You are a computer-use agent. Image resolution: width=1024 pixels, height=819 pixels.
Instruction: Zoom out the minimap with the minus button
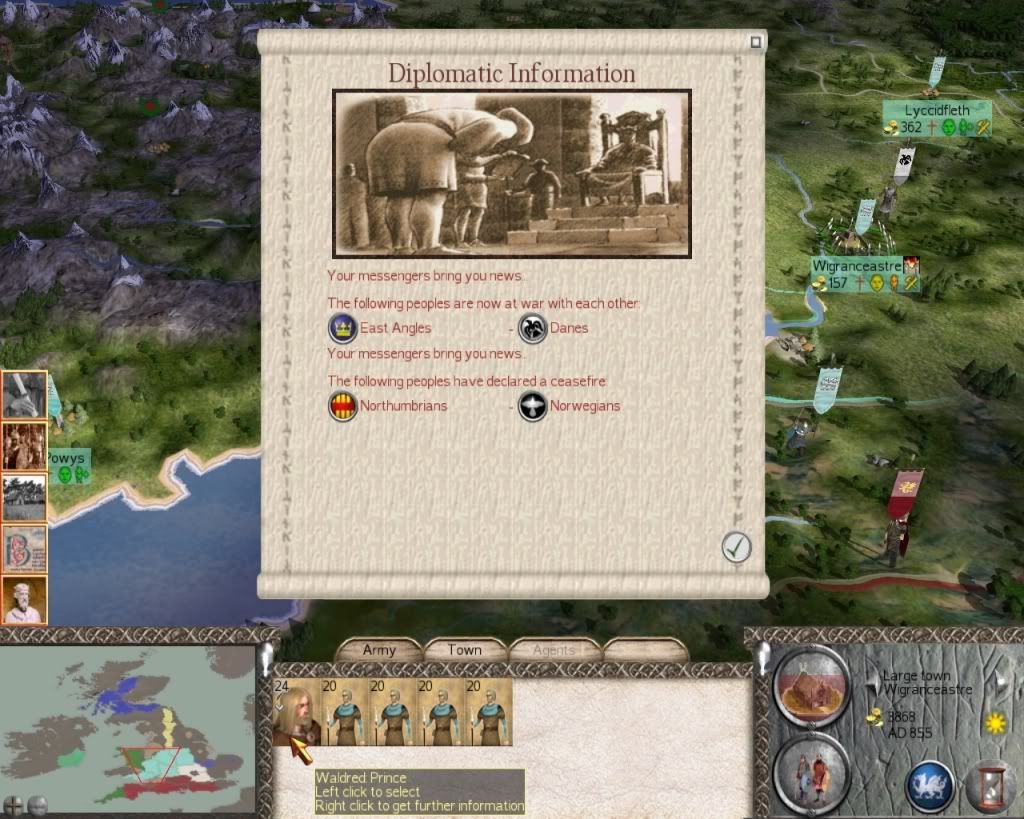pyautogui.click(x=37, y=804)
